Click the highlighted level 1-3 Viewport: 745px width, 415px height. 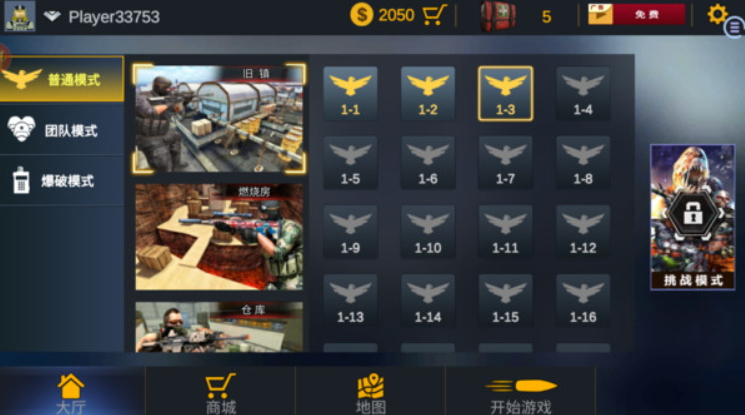[x=505, y=94]
